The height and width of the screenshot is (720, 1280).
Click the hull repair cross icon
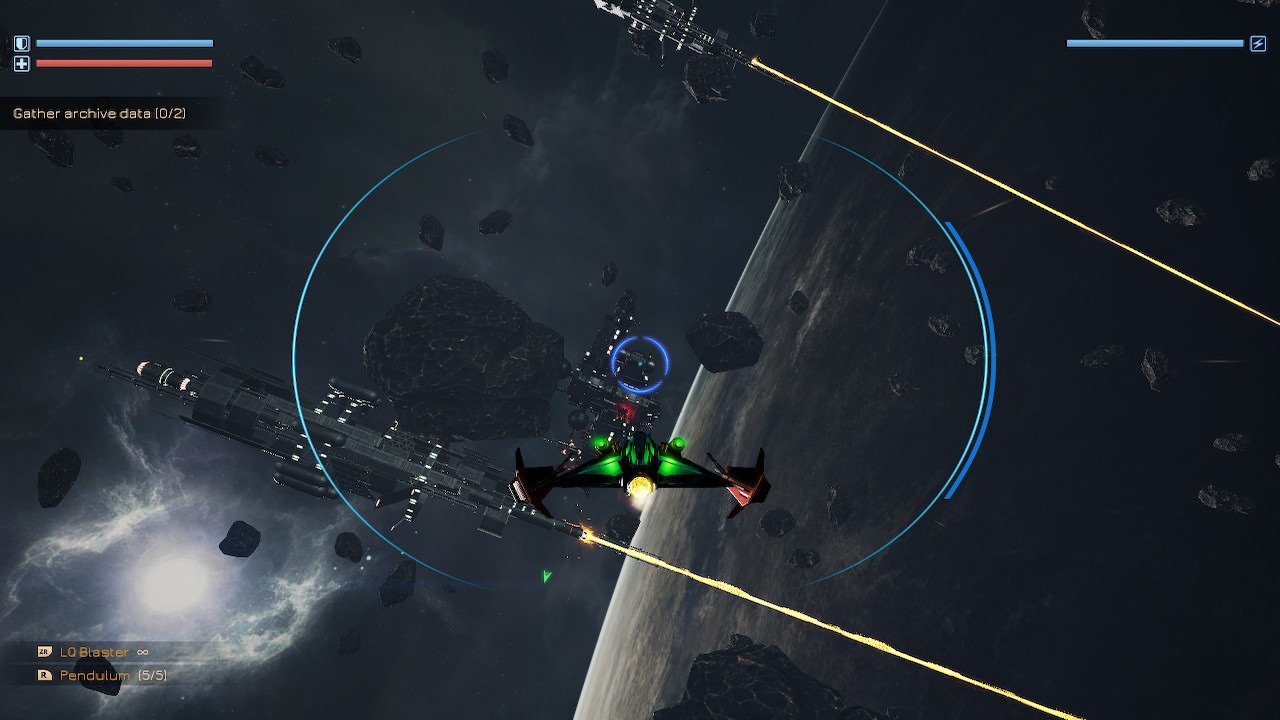(x=22, y=64)
